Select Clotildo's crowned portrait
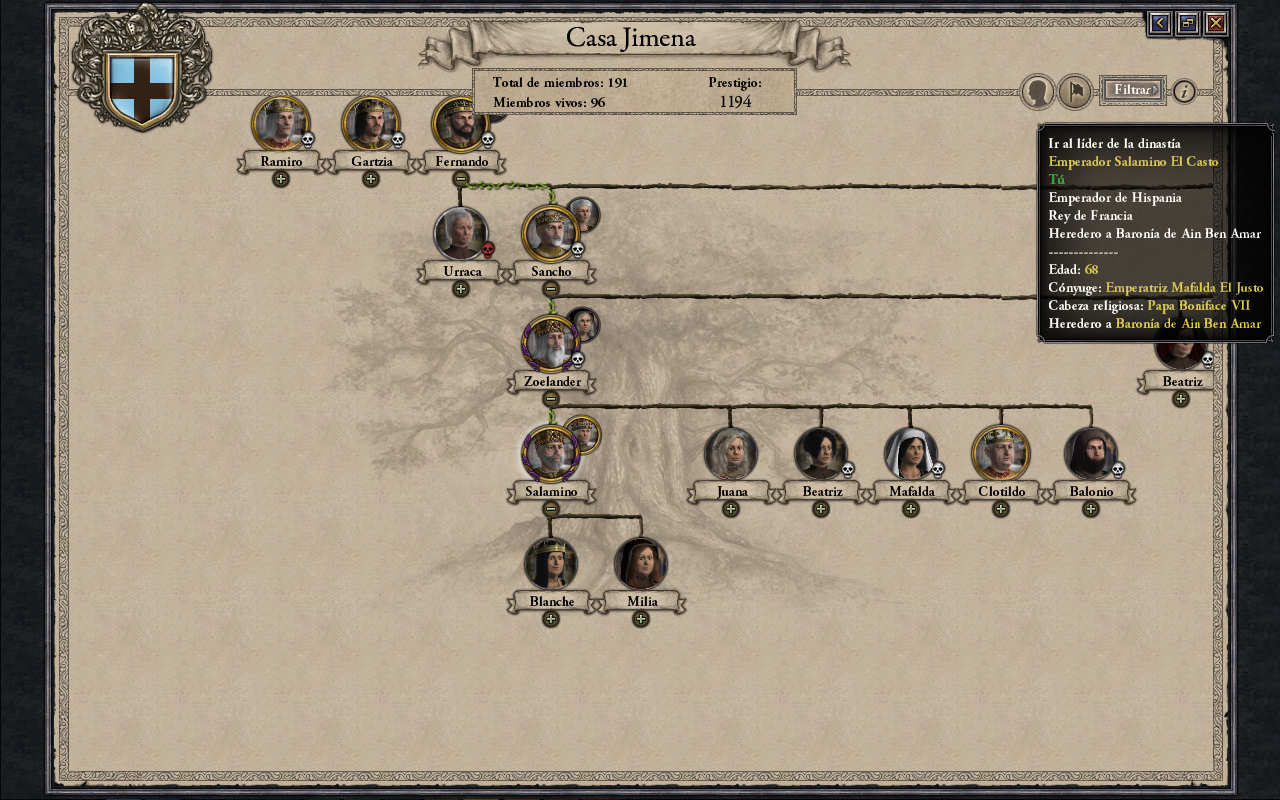Screen dimensions: 1280x800 coord(1000,454)
